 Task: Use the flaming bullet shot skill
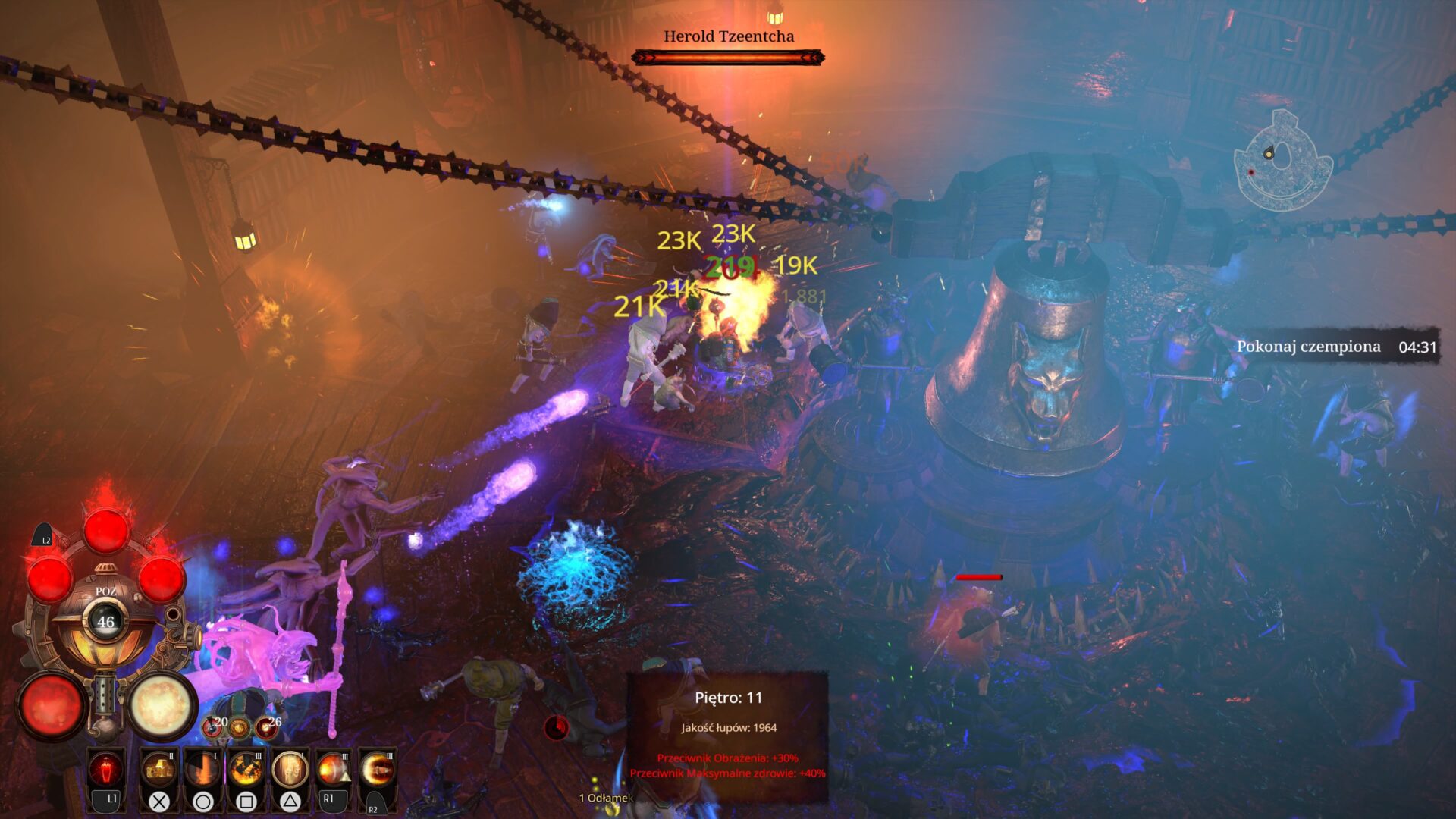[x=377, y=770]
